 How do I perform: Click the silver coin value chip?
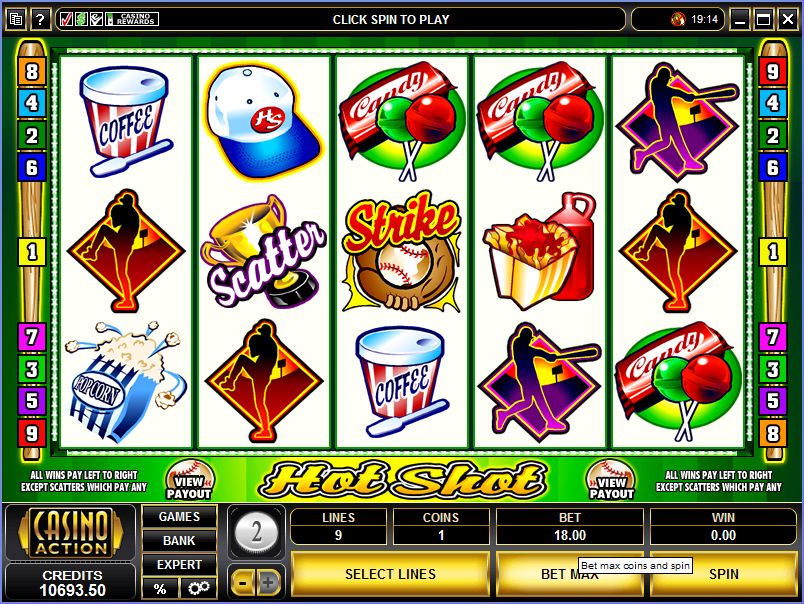pyautogui.click(x=256, y=531)
